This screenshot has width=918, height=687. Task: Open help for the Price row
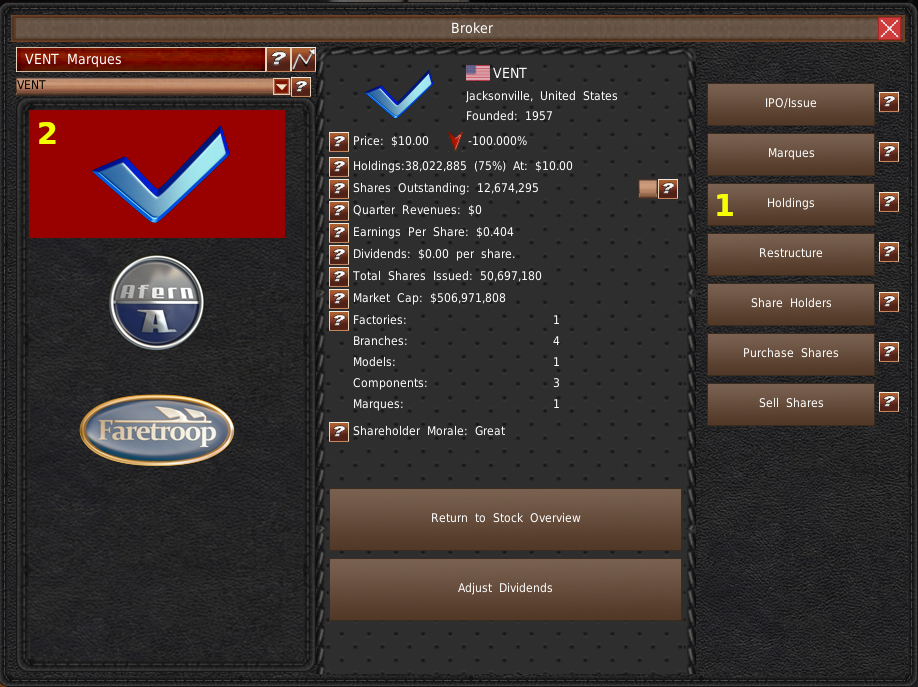coord(339,142)
